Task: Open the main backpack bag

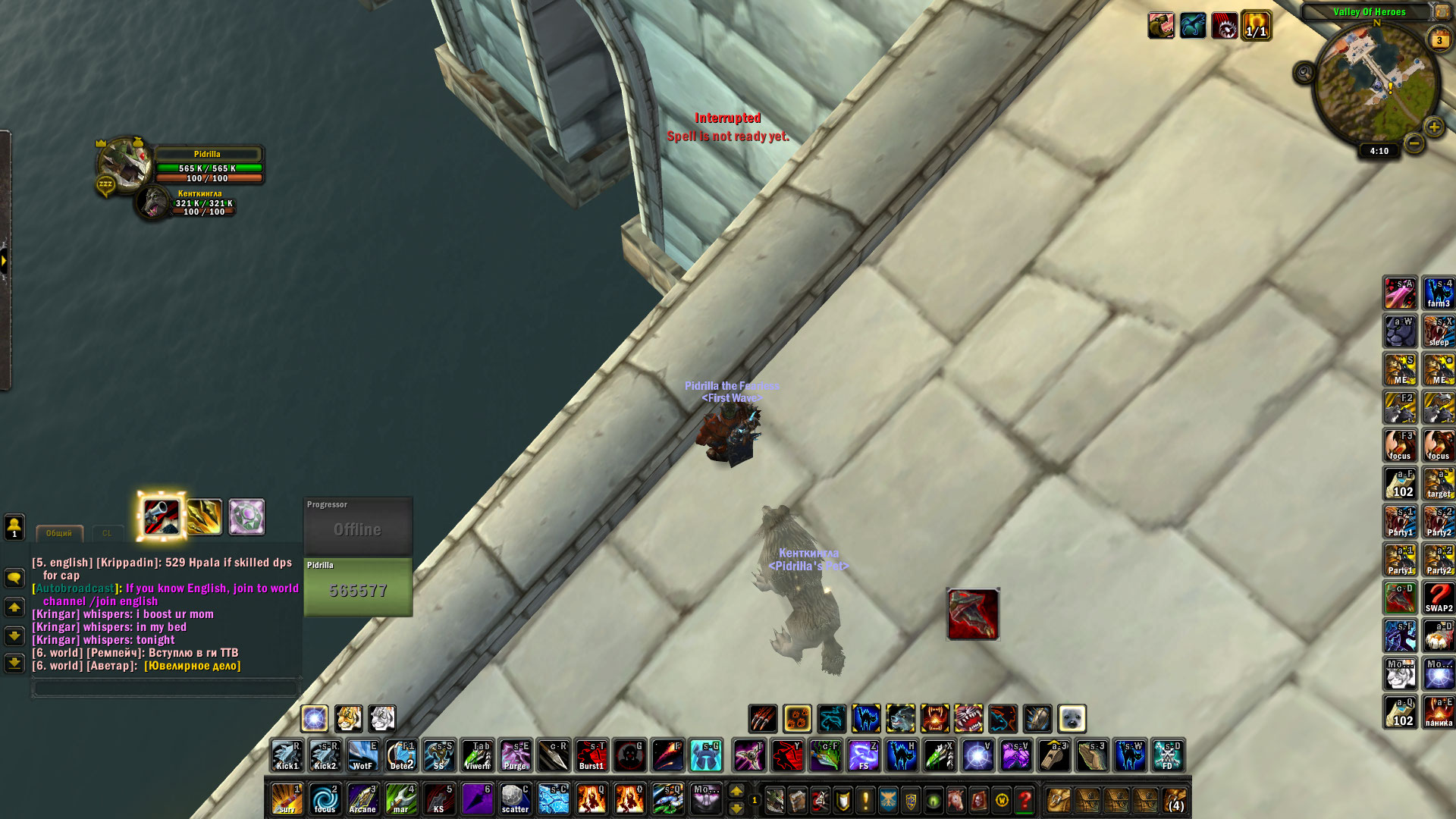Action: click(x=1175, y=800)
